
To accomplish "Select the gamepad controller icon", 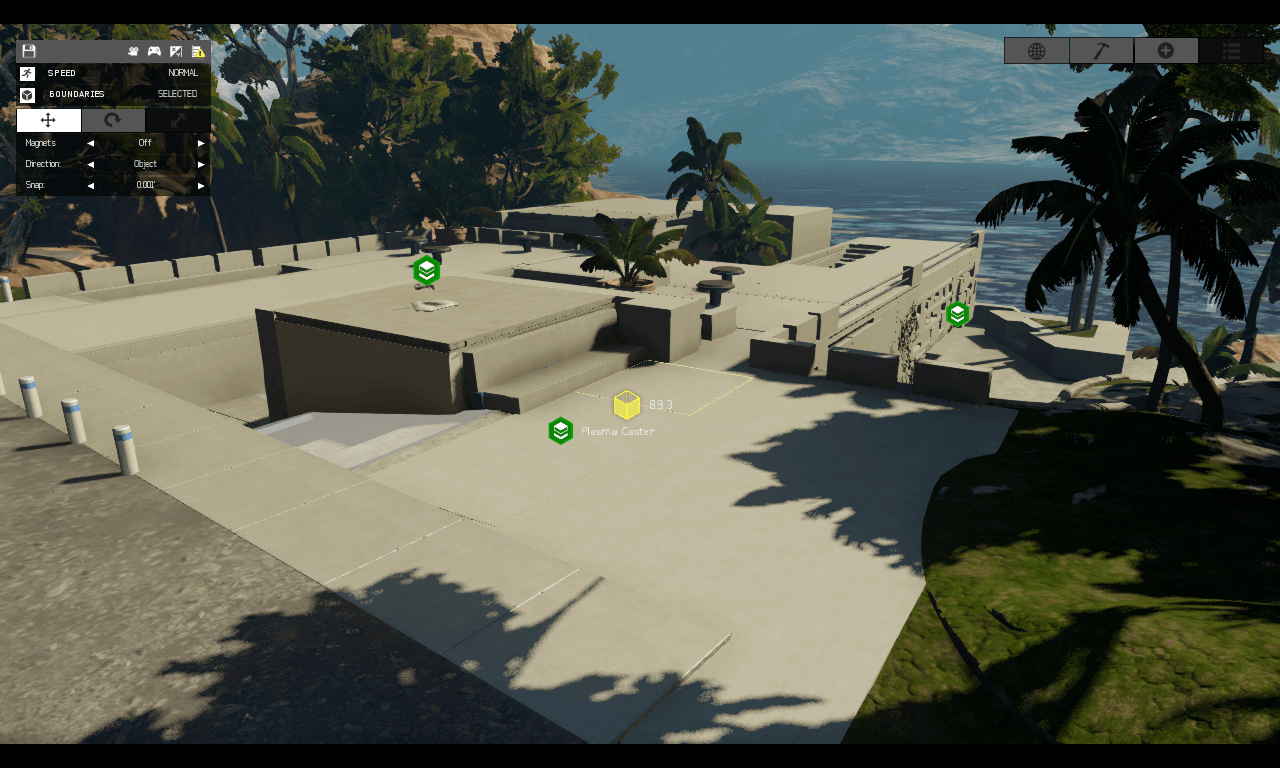I will (154, 51).
